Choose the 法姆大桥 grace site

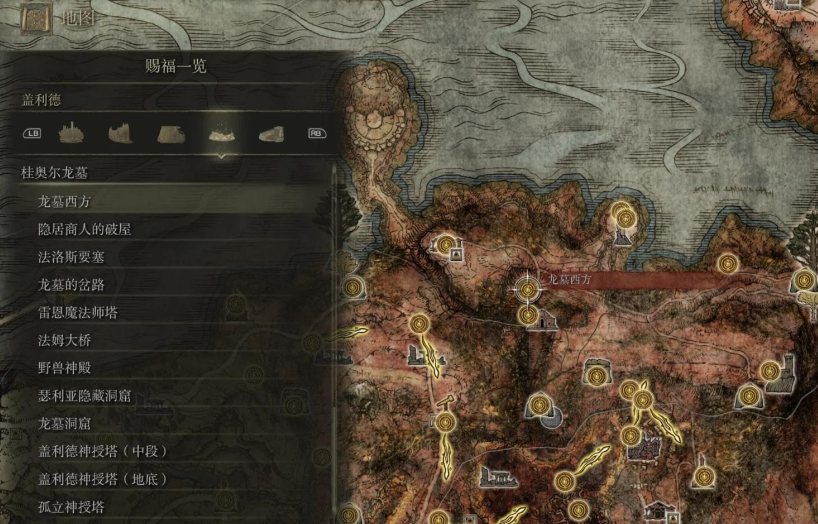[65, 340]
